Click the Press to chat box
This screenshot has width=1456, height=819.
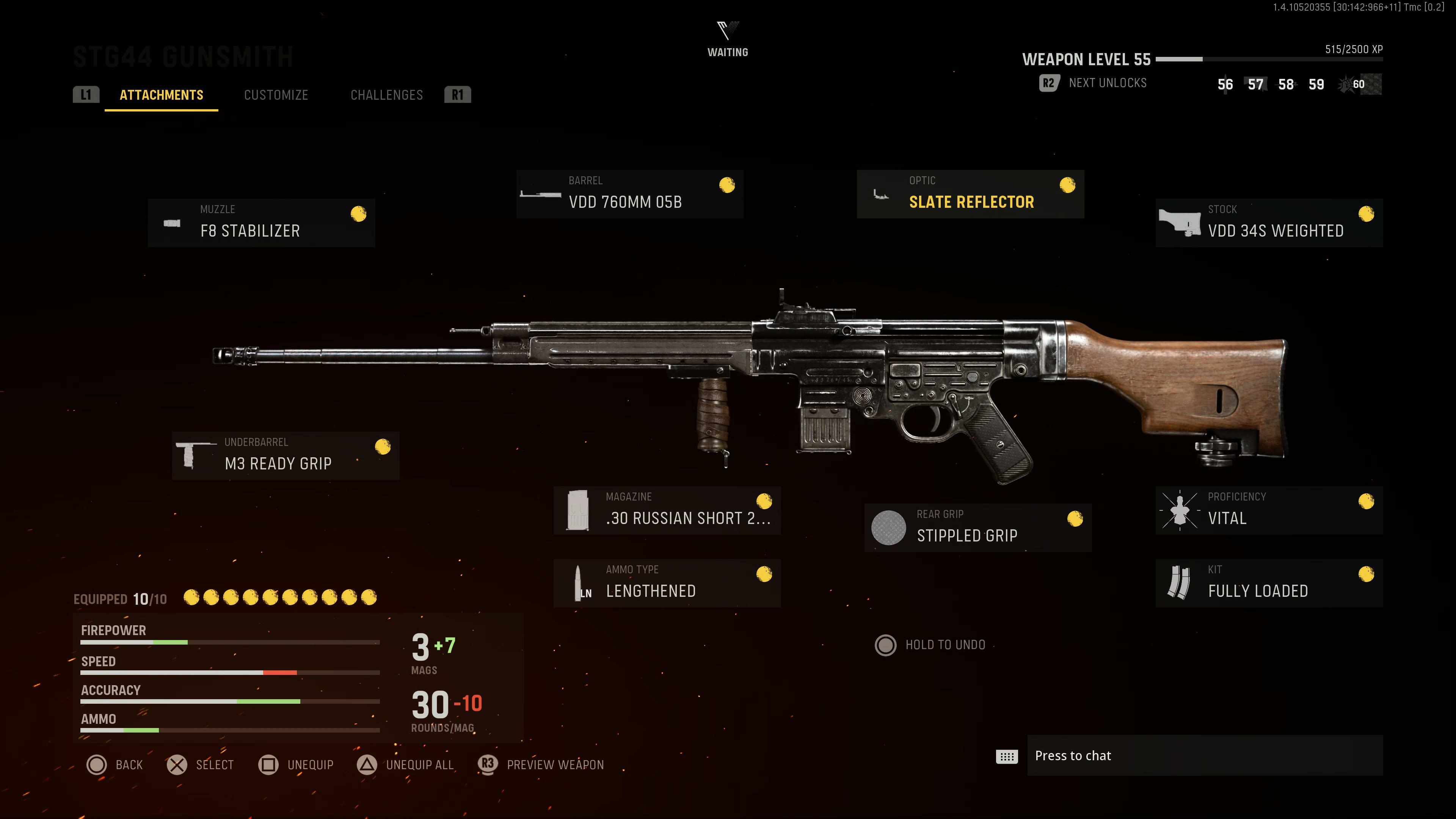tap(1204, 756)
